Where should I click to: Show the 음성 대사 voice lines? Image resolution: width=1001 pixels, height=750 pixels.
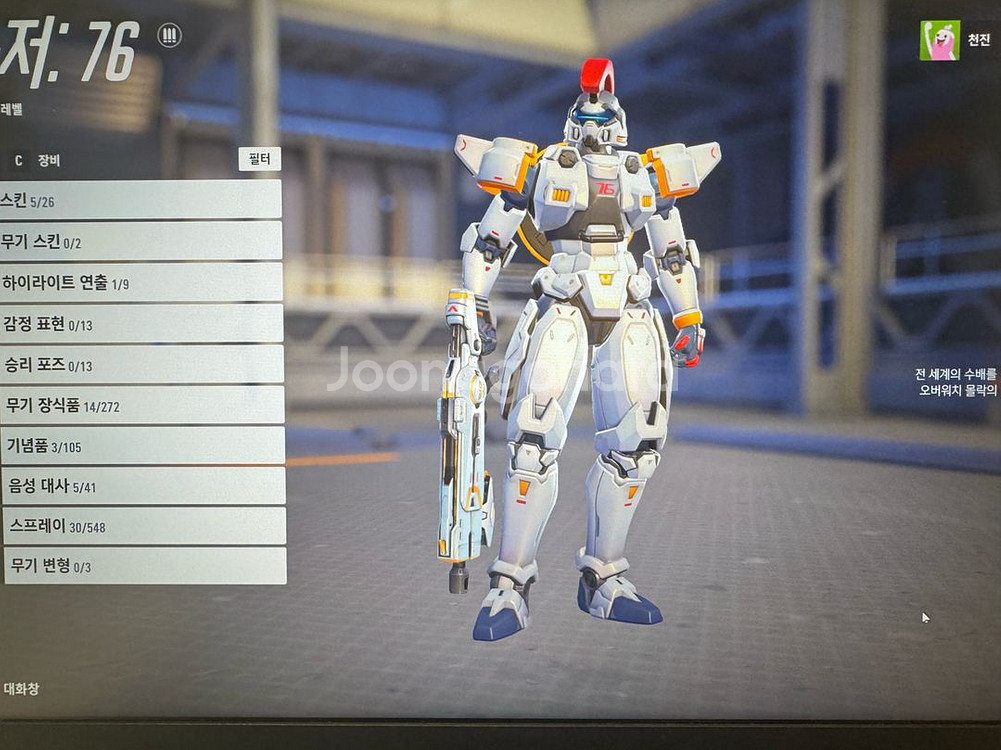click(x=142, y=486)
